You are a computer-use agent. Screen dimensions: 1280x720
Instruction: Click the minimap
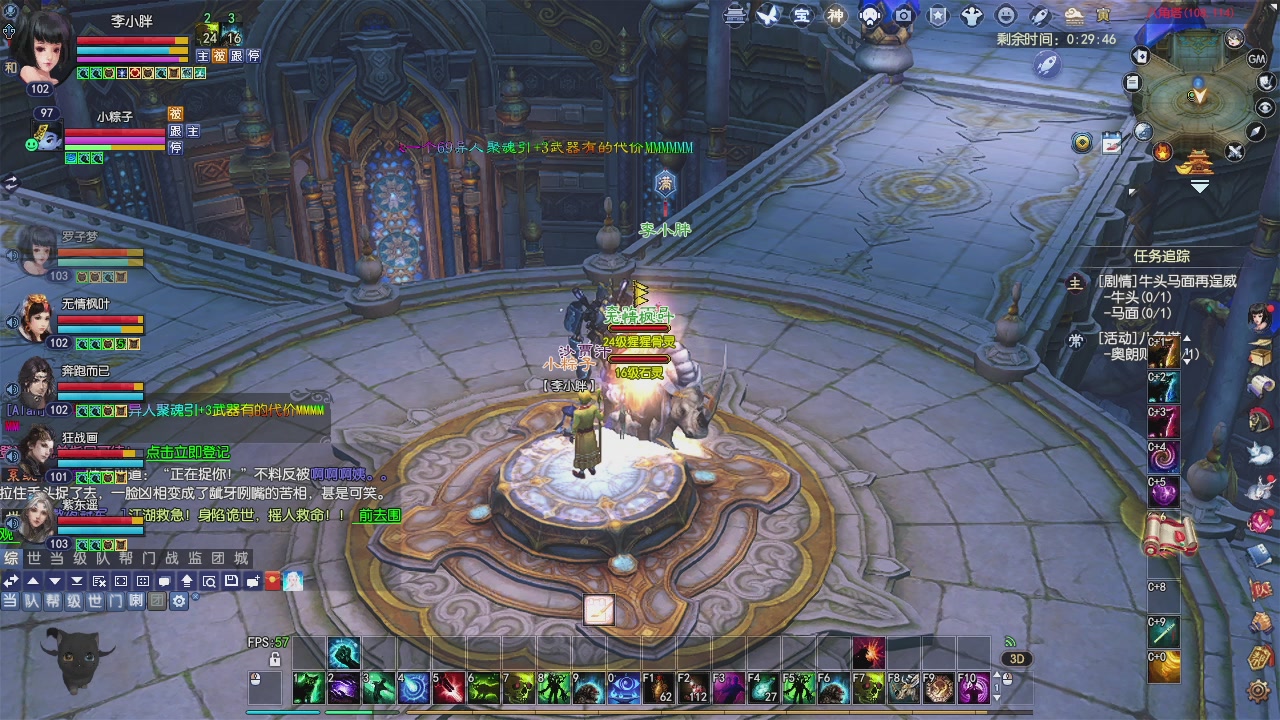click(1196, 96)
